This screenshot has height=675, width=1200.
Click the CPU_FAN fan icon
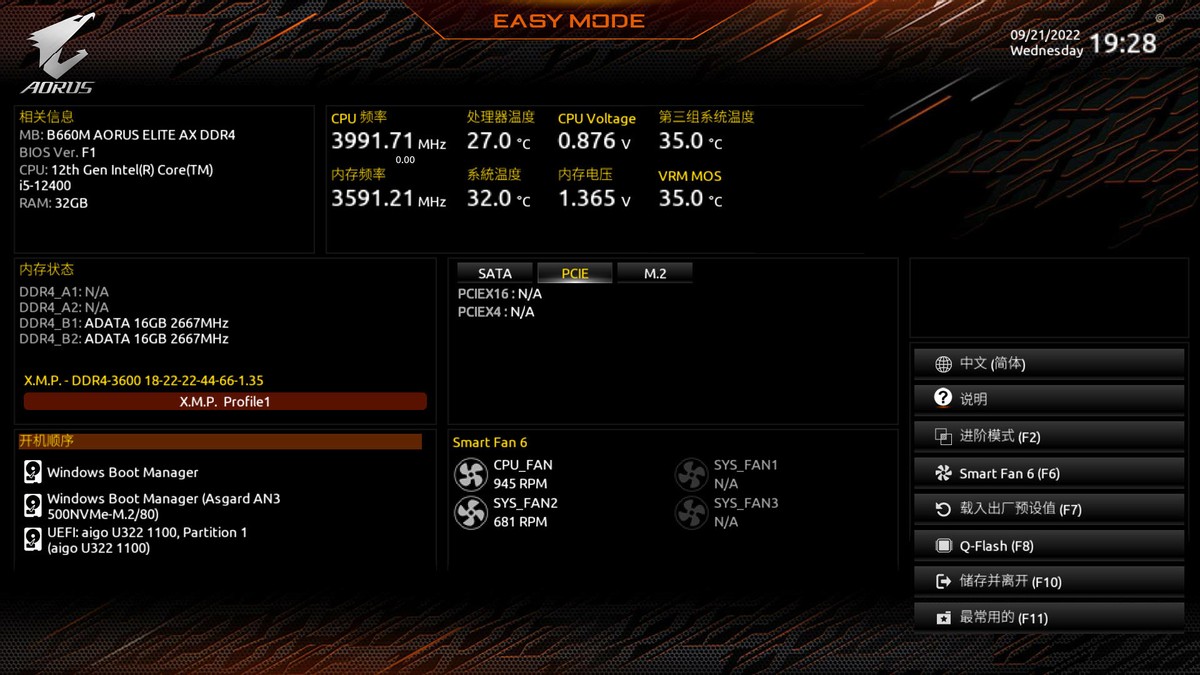pyautogui.click(x=470, y=474)
